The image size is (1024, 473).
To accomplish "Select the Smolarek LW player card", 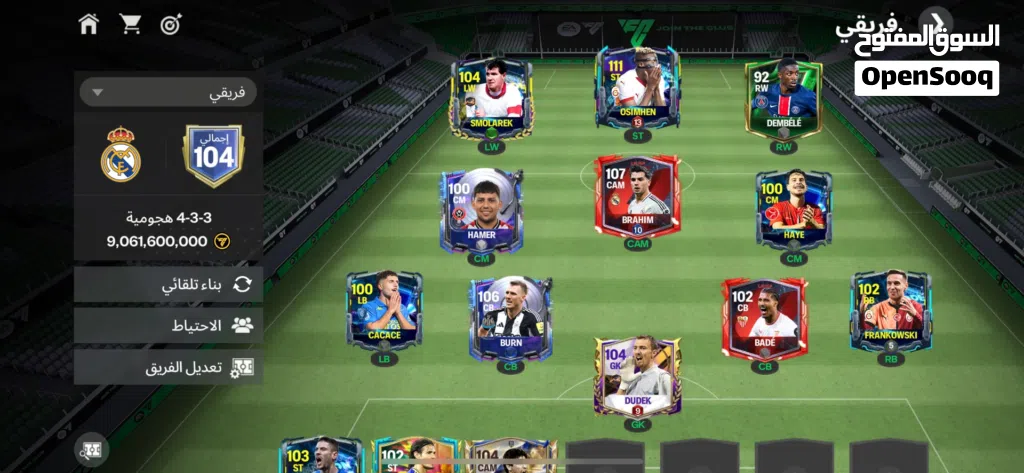I will [x=491, y=98].
